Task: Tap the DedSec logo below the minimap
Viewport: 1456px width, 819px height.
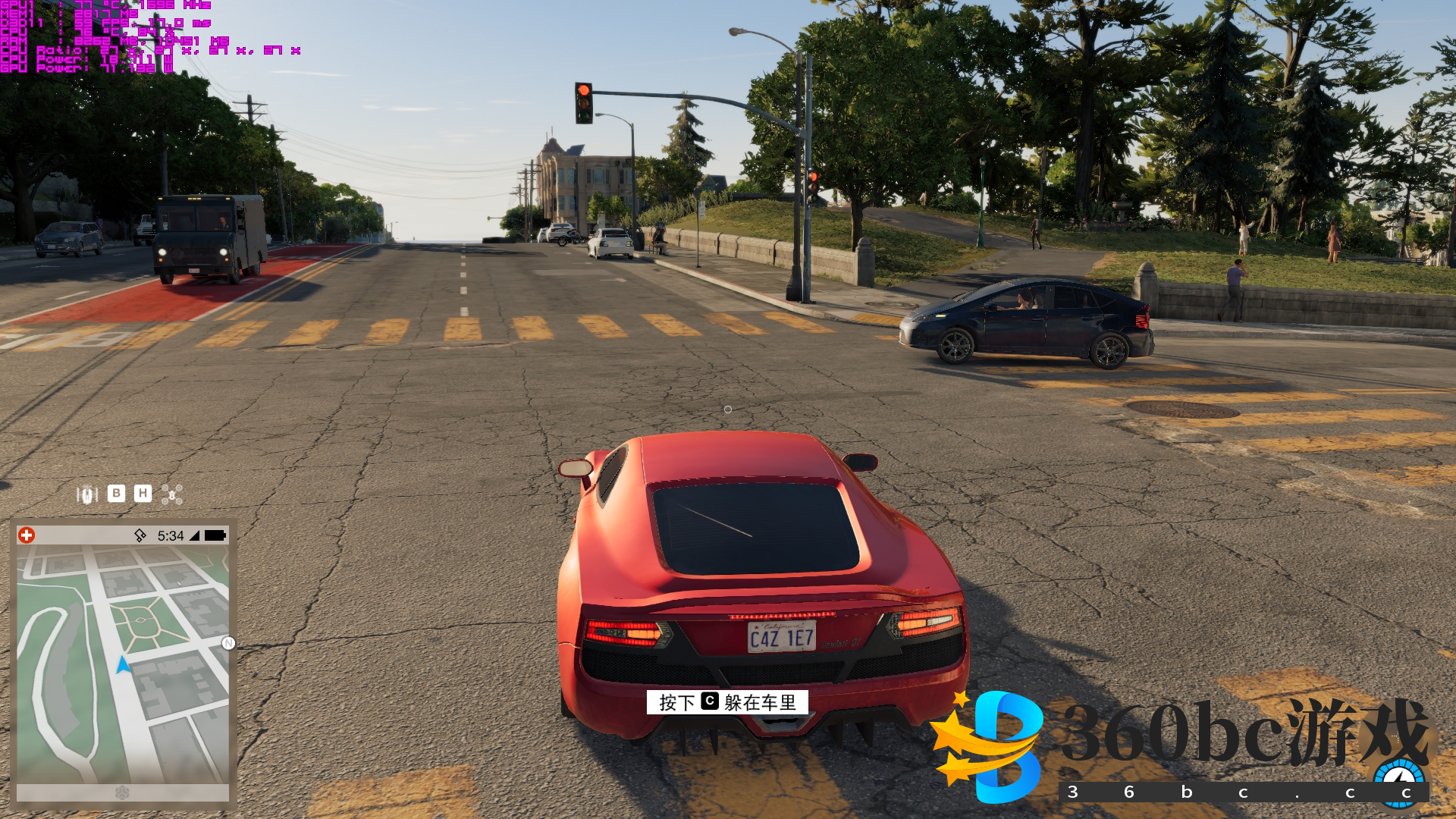Action: tap(122, 792)
